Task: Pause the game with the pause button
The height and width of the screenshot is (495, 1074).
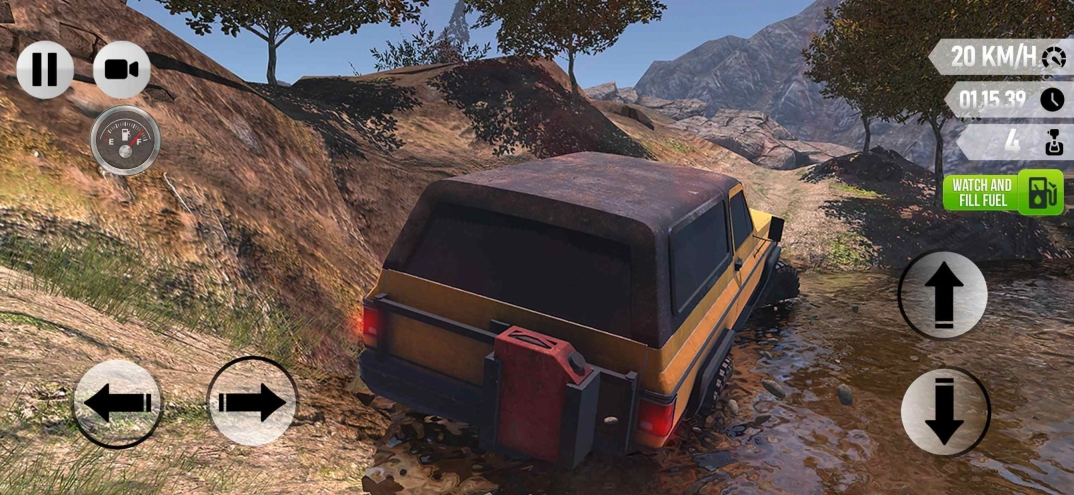Action: pos(45,69)
